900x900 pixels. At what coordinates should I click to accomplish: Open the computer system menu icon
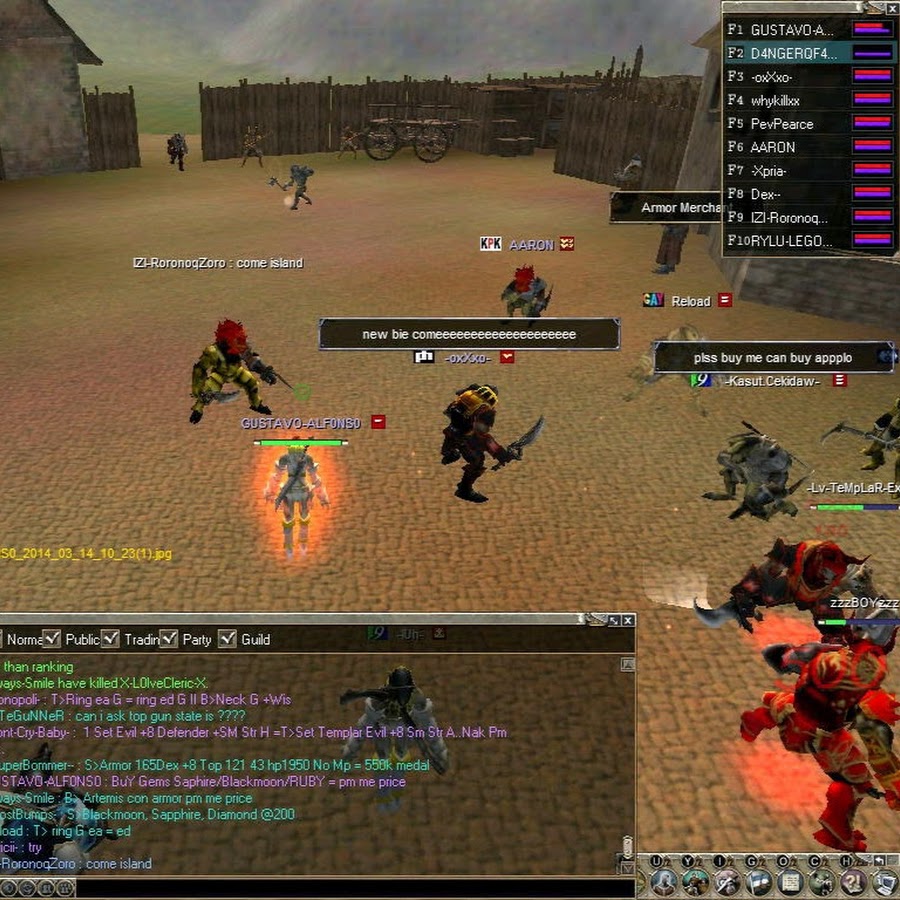884,881
